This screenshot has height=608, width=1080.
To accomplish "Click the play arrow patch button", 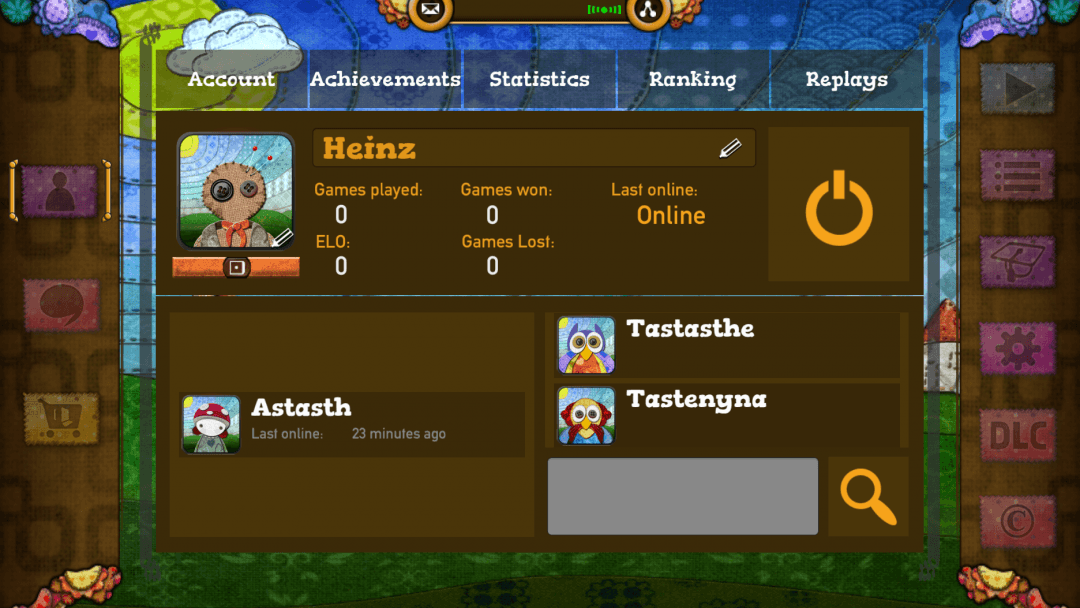I will coord(1017,89).
